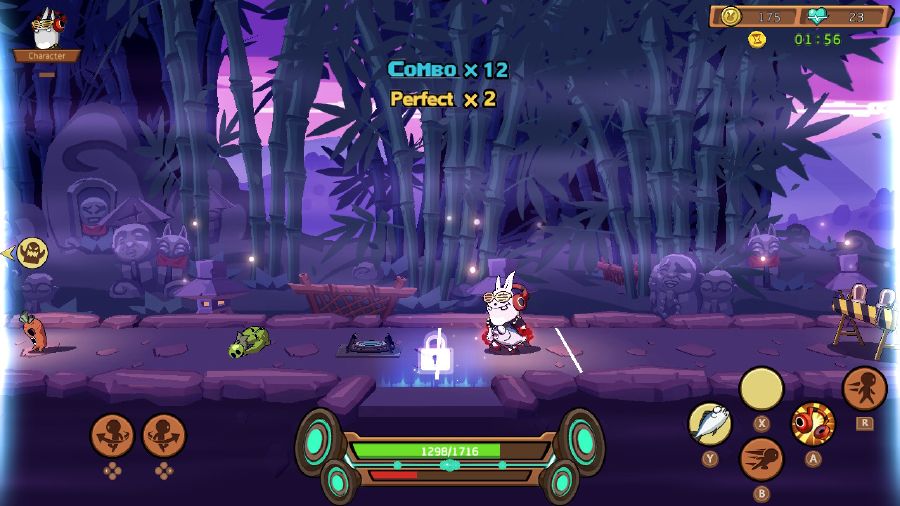Turn character left with rotate icon

click(x=112, y=436)
